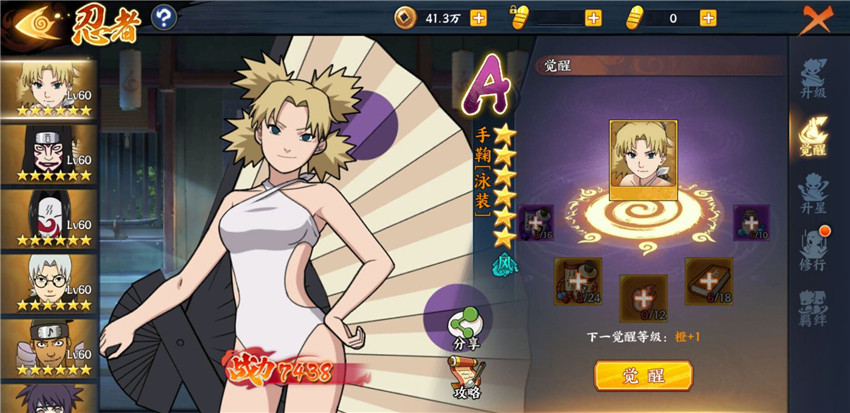The height and width of the screenshot is (413, 850).
Task: Select the 觉醒 awakening tab
Action: [x=814, y=134]
